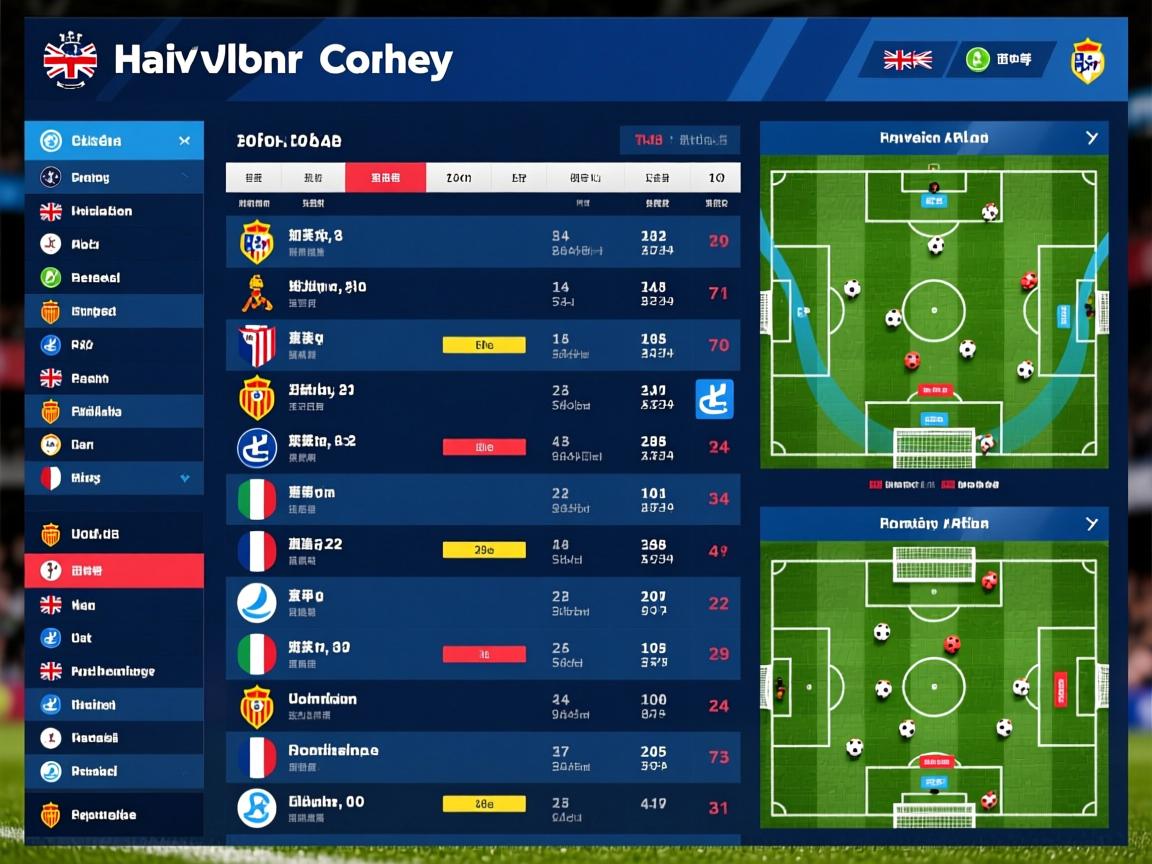Toggle the lower pitch panel's header chevron
This screenshot has width=1152, height=864.
click(1092, 524)
